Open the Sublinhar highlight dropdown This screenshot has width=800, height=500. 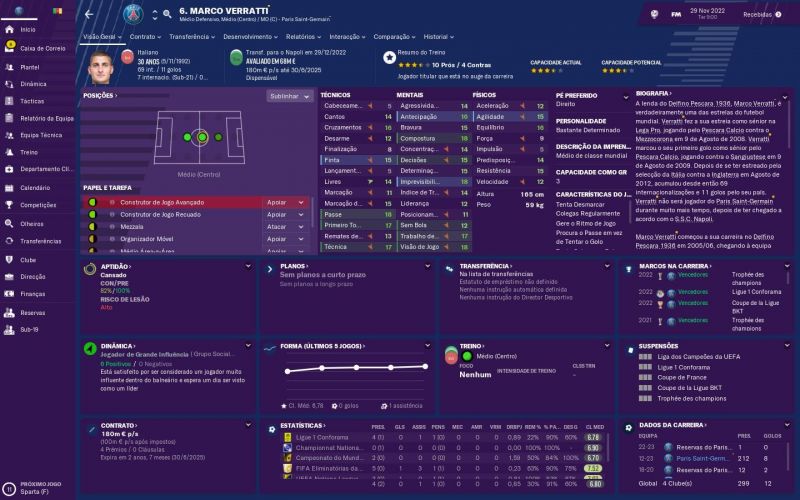click(x=289, y=96)
